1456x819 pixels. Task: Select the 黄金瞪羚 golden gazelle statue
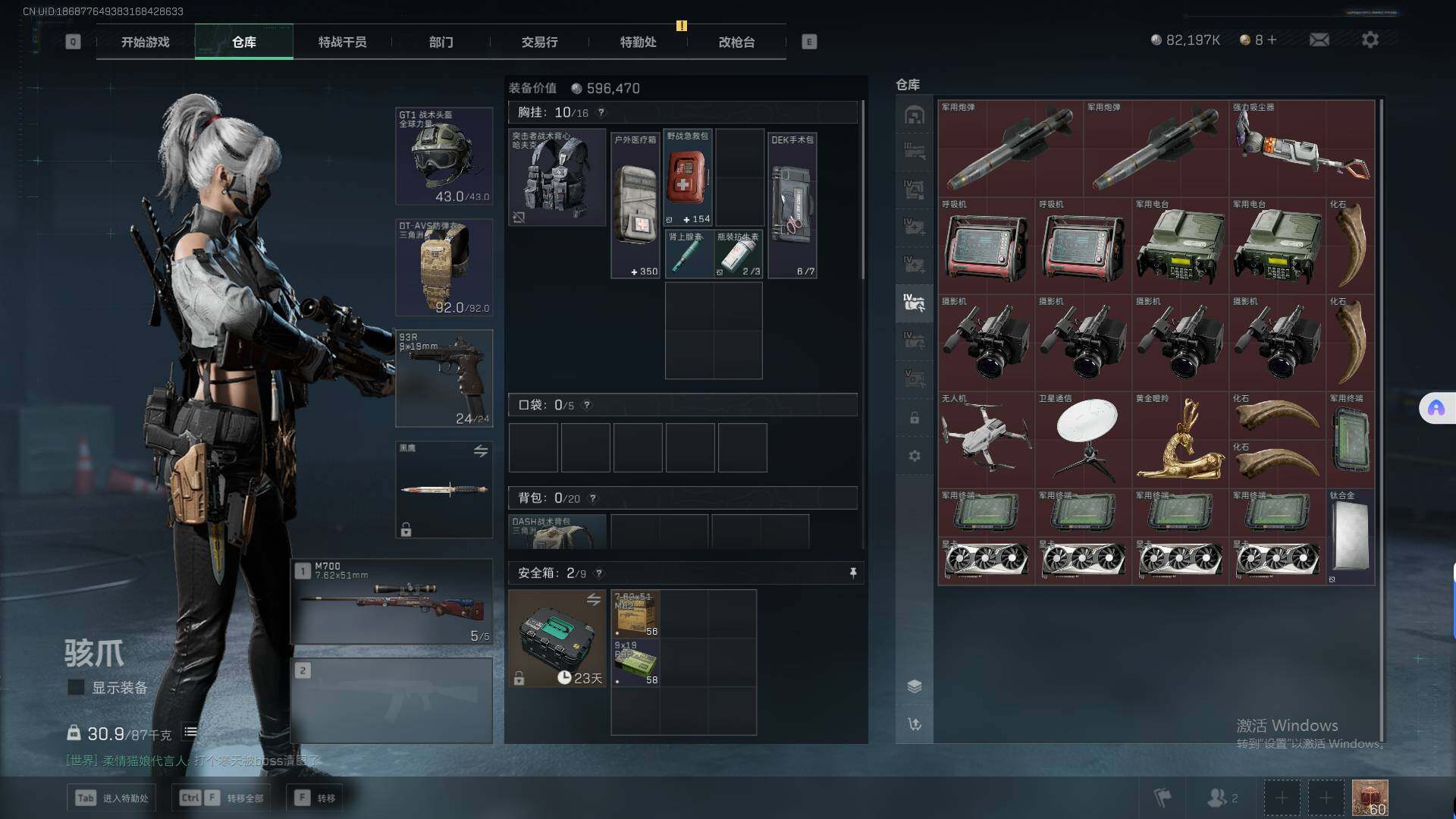point(1180,440)
